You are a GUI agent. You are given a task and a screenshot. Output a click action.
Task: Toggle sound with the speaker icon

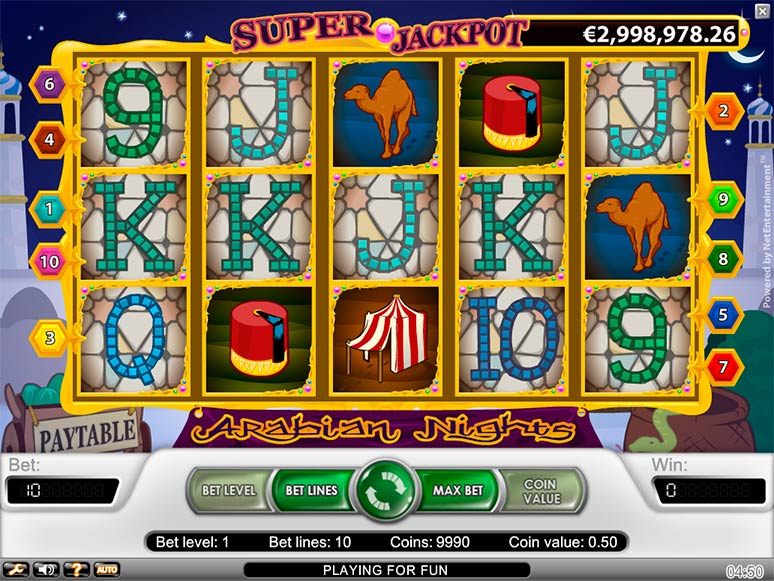coord(46,570)
